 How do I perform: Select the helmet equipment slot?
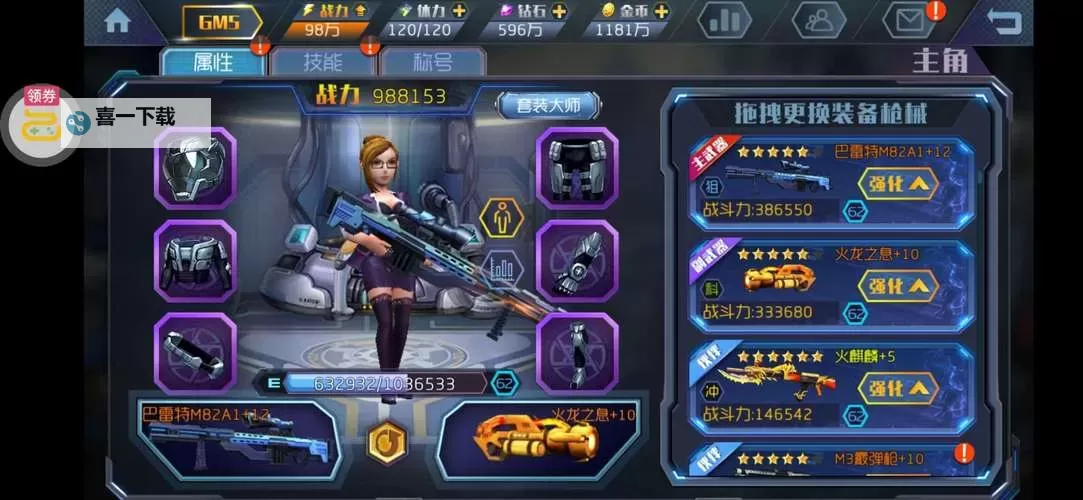[x=194, y=167]
